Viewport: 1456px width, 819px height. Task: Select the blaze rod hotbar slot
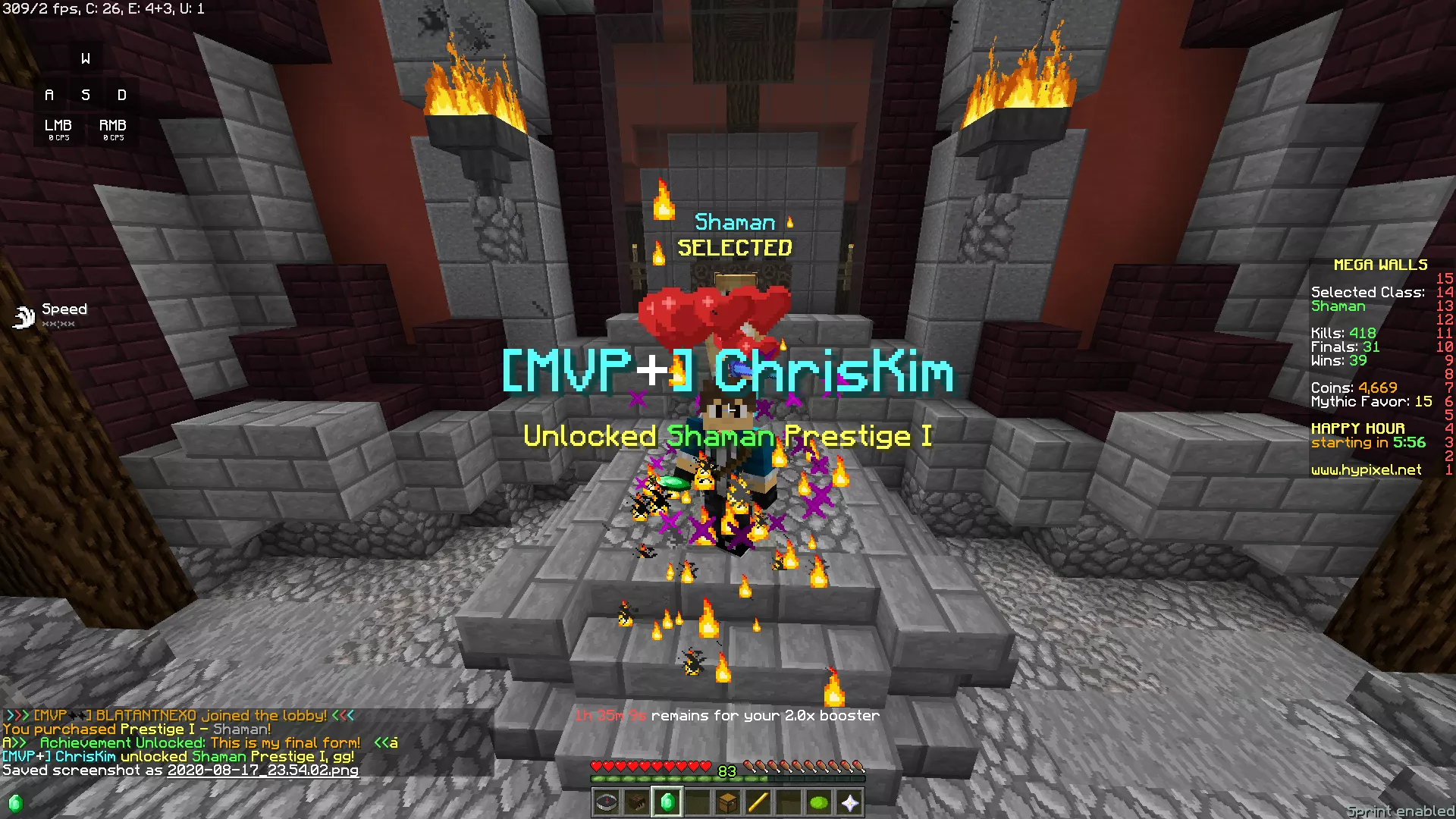[758, 802]
